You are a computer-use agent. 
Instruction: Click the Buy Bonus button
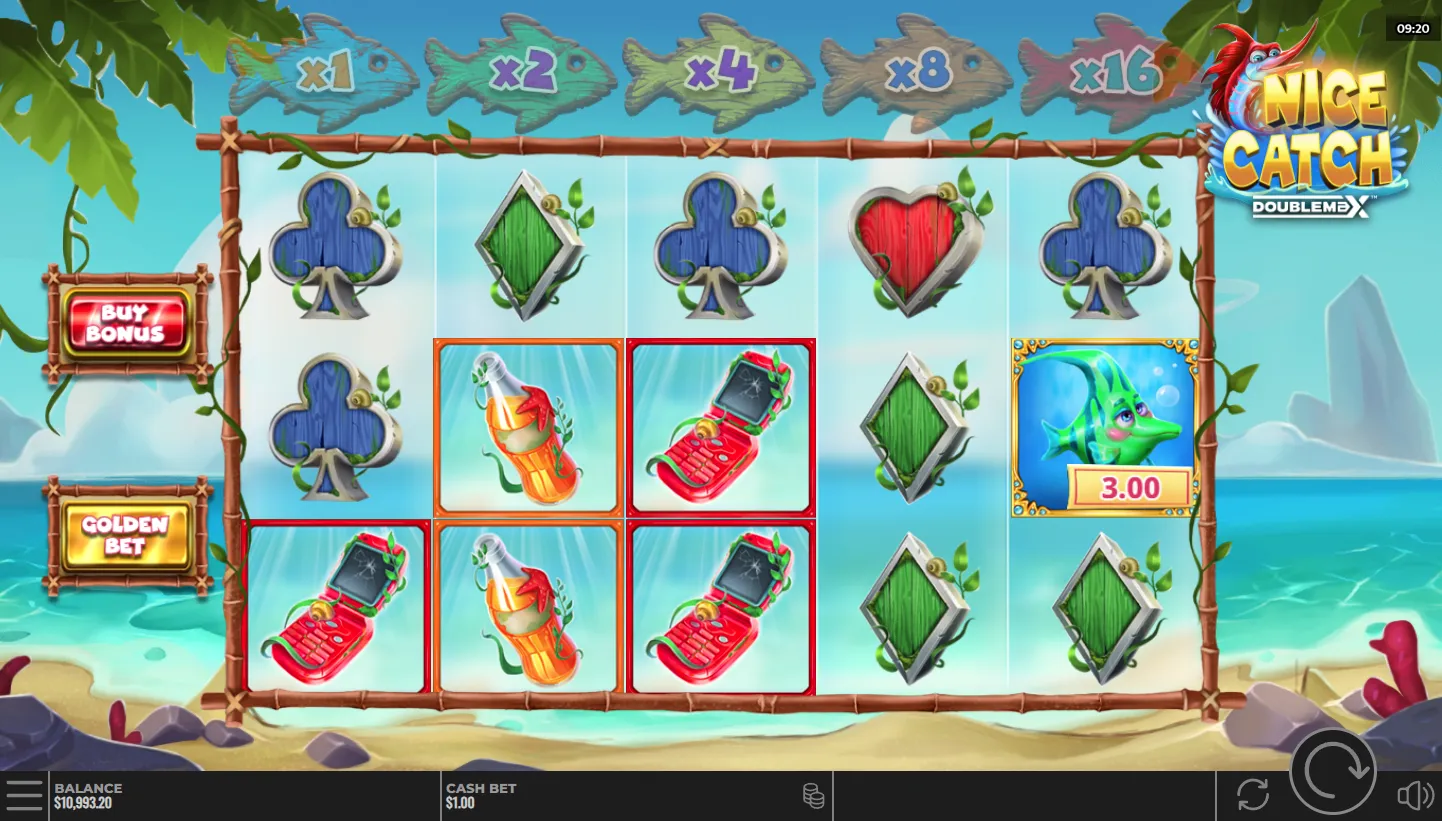click(126, 322)
